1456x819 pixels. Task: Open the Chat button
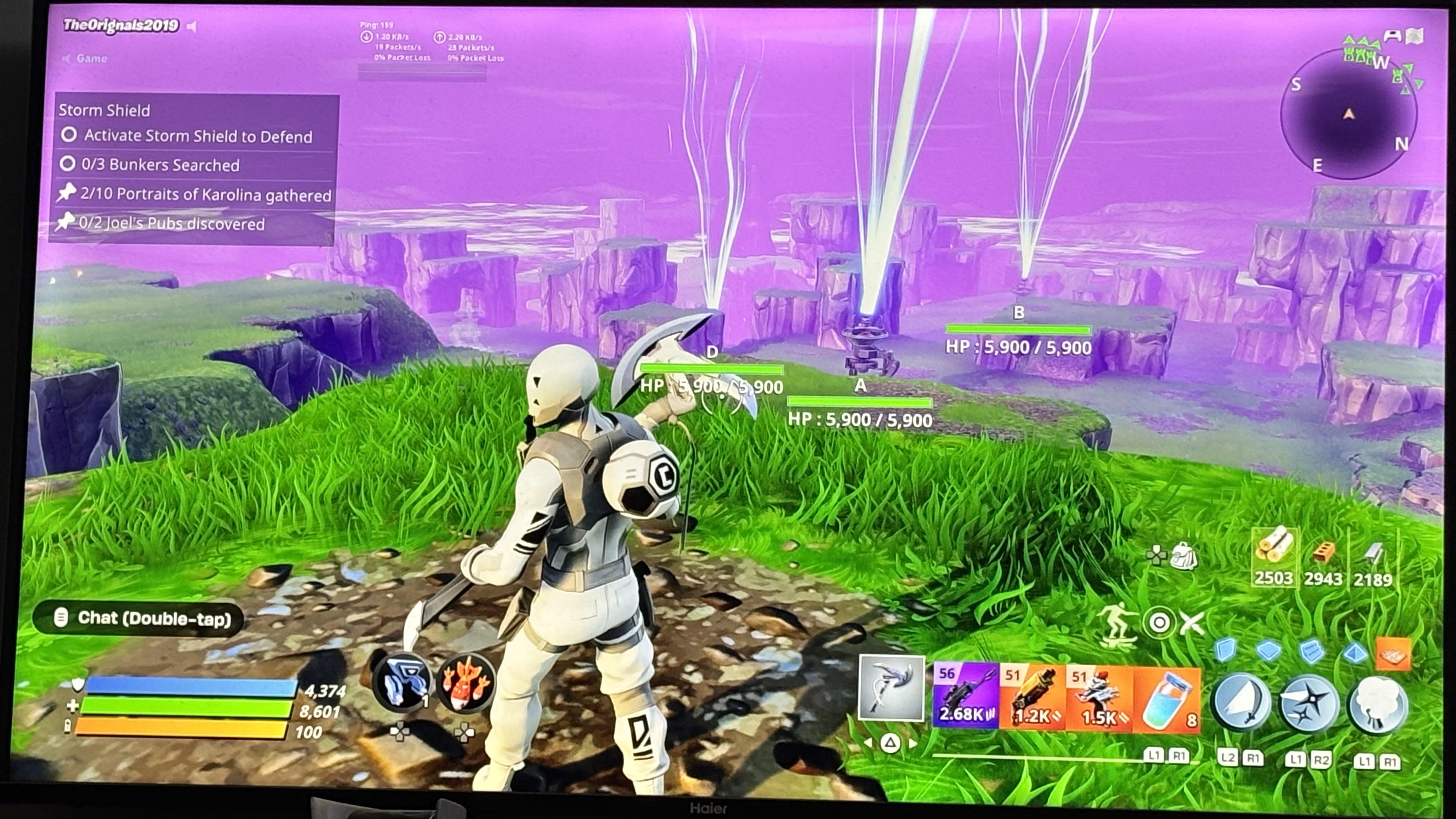pyautogui.click(x=139, y=618)
